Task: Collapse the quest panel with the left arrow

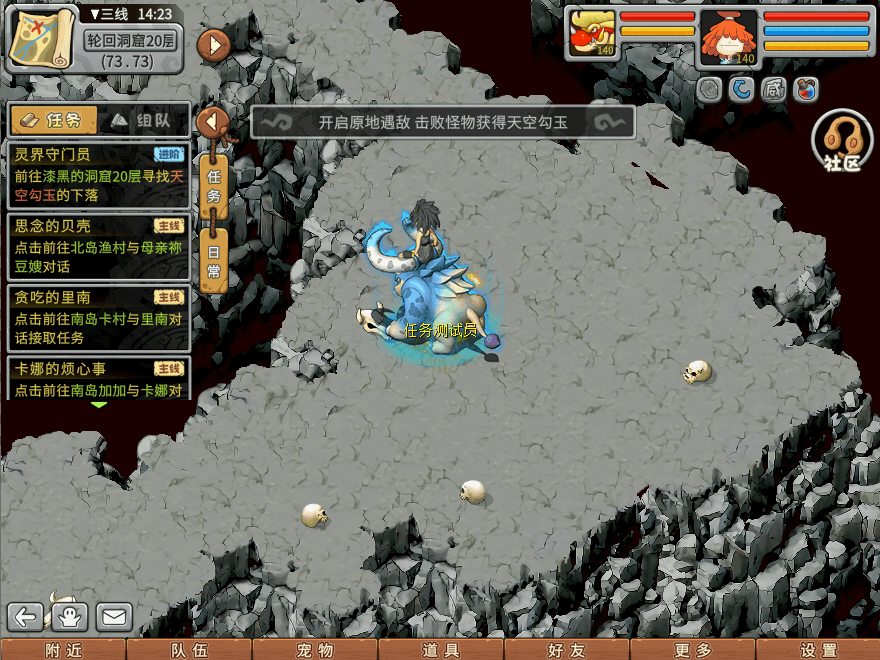Action: [213, 123]
